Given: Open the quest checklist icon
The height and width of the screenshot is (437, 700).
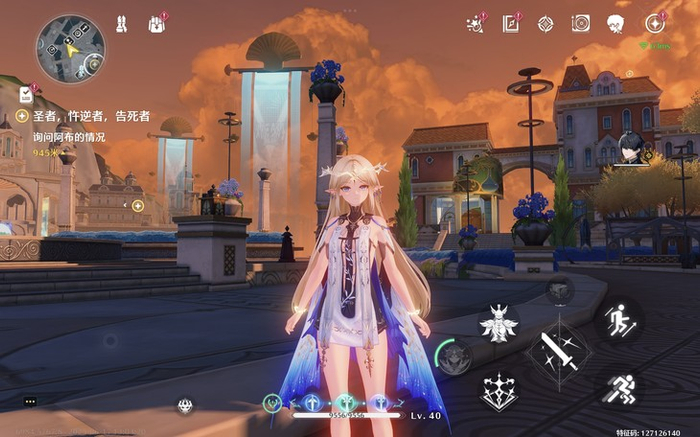Looking at the screenshot, I should pyautogui.click(x=26, y=95).
